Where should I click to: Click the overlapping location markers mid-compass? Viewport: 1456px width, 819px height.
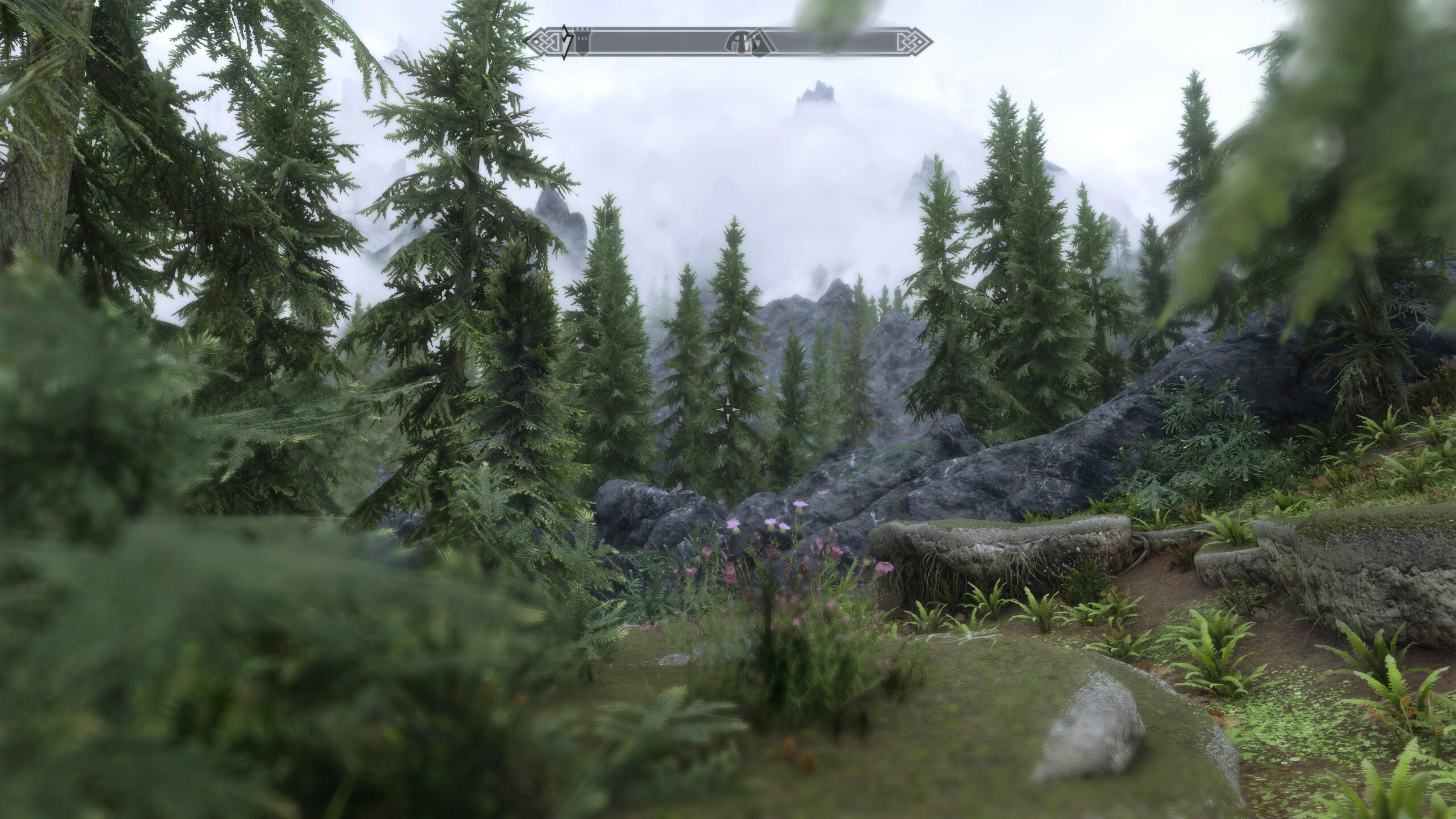747,42
